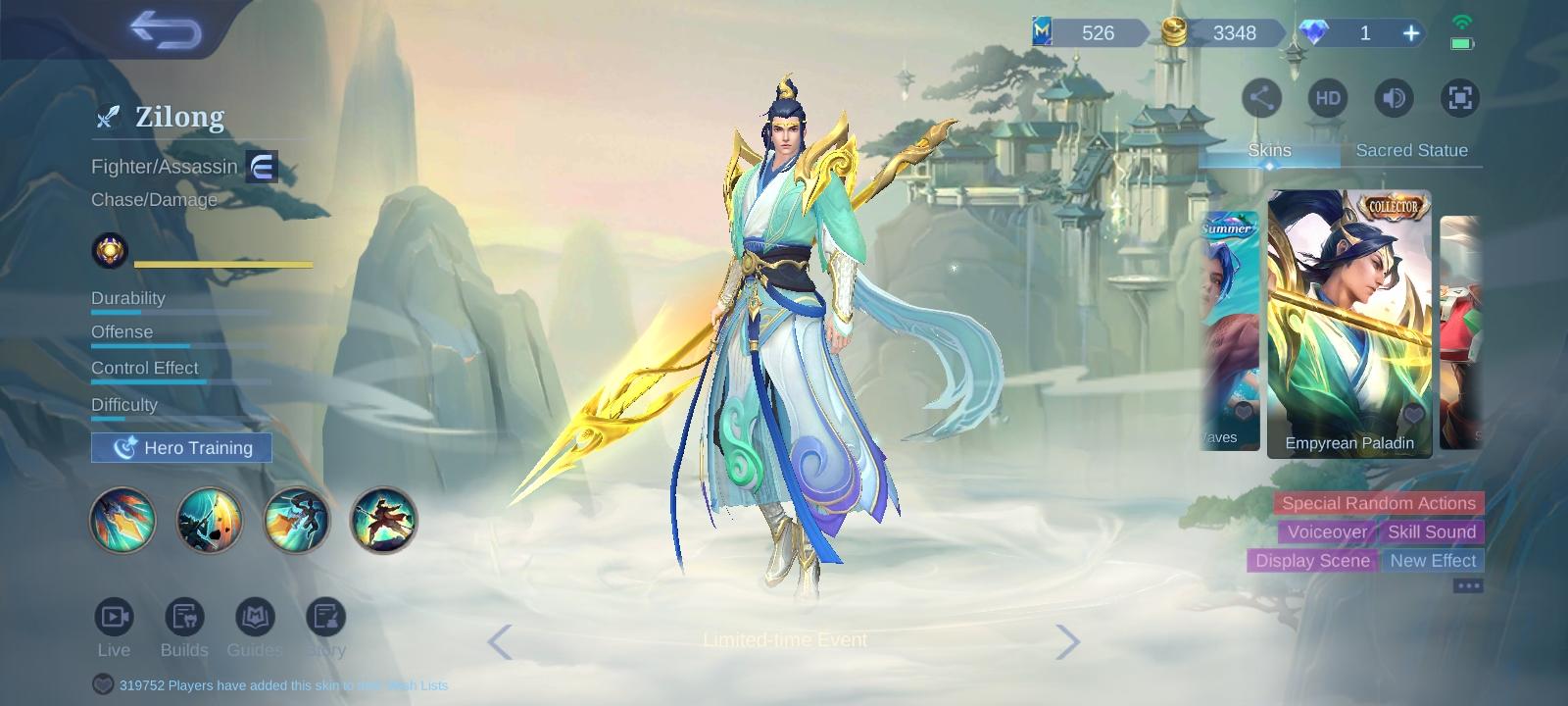Click the right chevron to browse next skin
1568x706 pixels.
coord(1070,641)
